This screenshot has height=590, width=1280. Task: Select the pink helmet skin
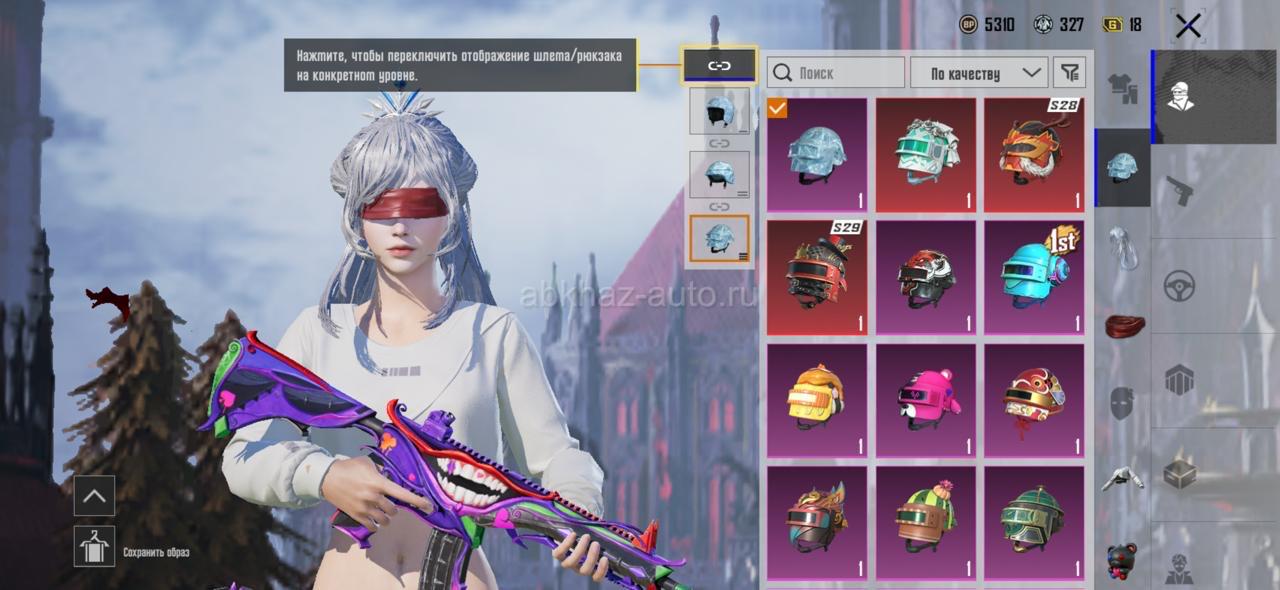pos(926,401)
